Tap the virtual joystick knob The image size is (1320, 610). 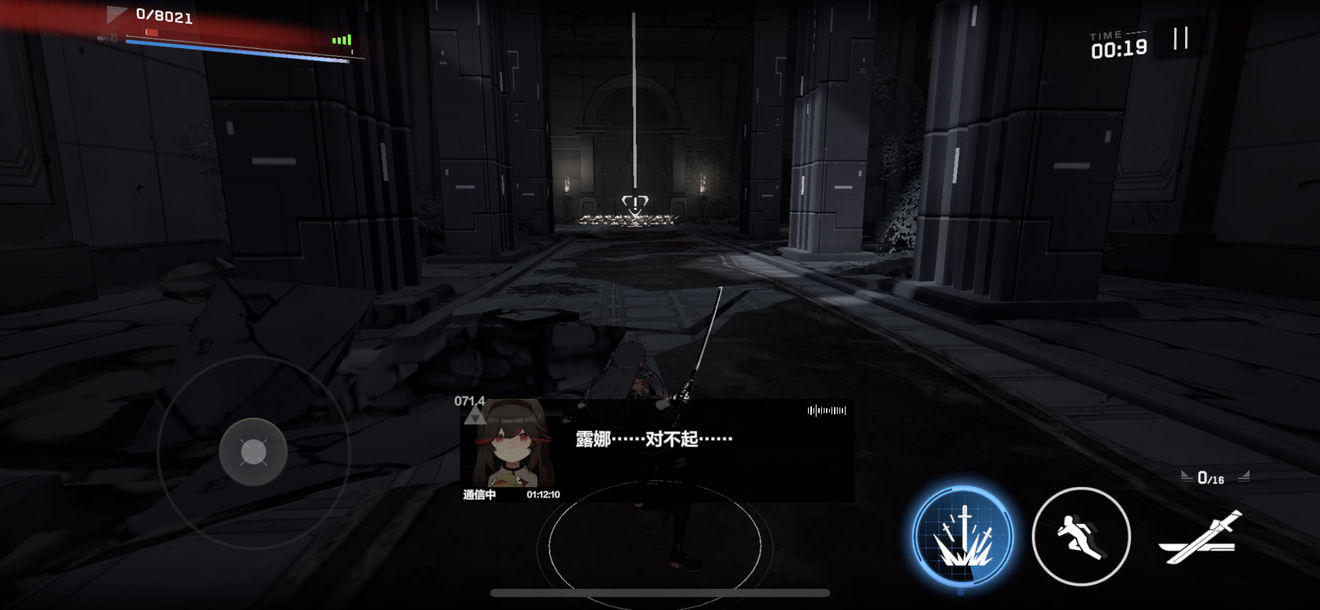click(253, 453)
